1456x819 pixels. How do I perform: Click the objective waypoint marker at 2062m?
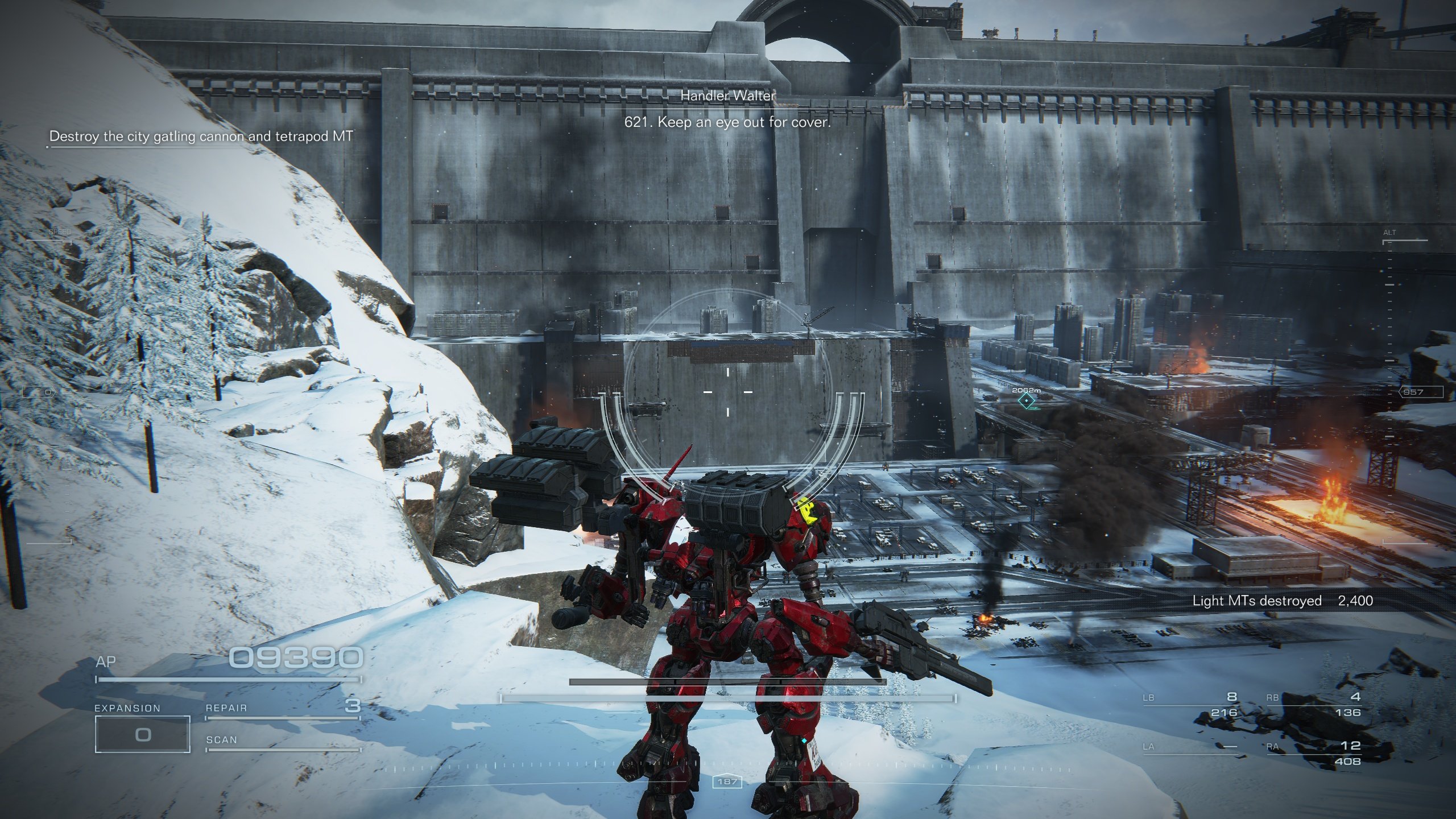[x=1026, y=401]
